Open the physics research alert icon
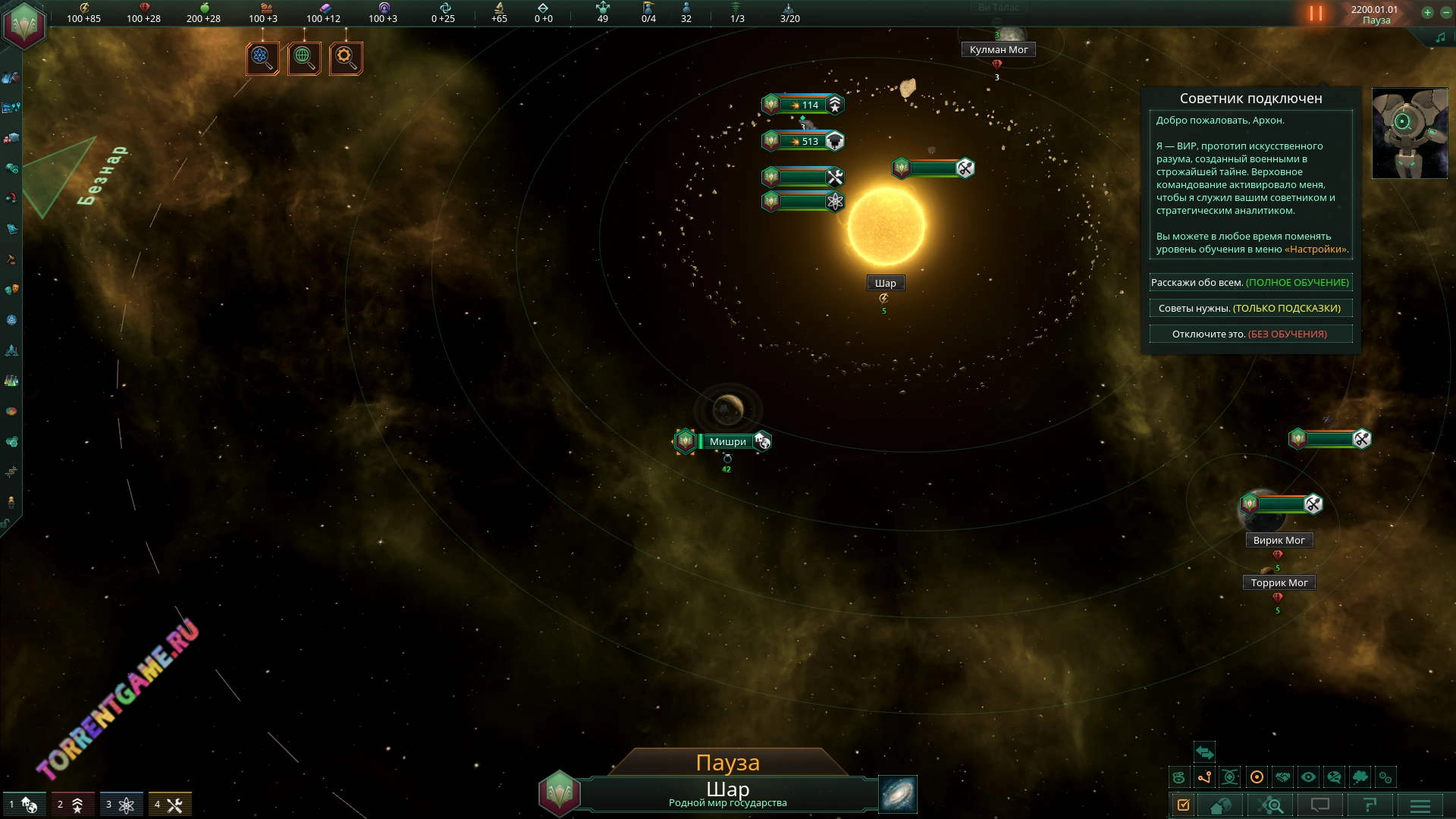1456x819 pixels. (x=262, y=58)
